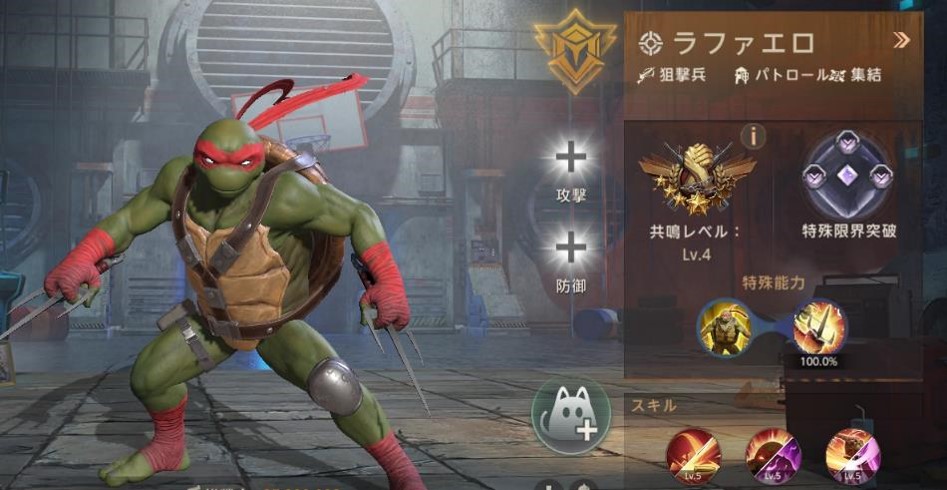Open the 共鳴レベル resonance emblem

pos(697,177)
